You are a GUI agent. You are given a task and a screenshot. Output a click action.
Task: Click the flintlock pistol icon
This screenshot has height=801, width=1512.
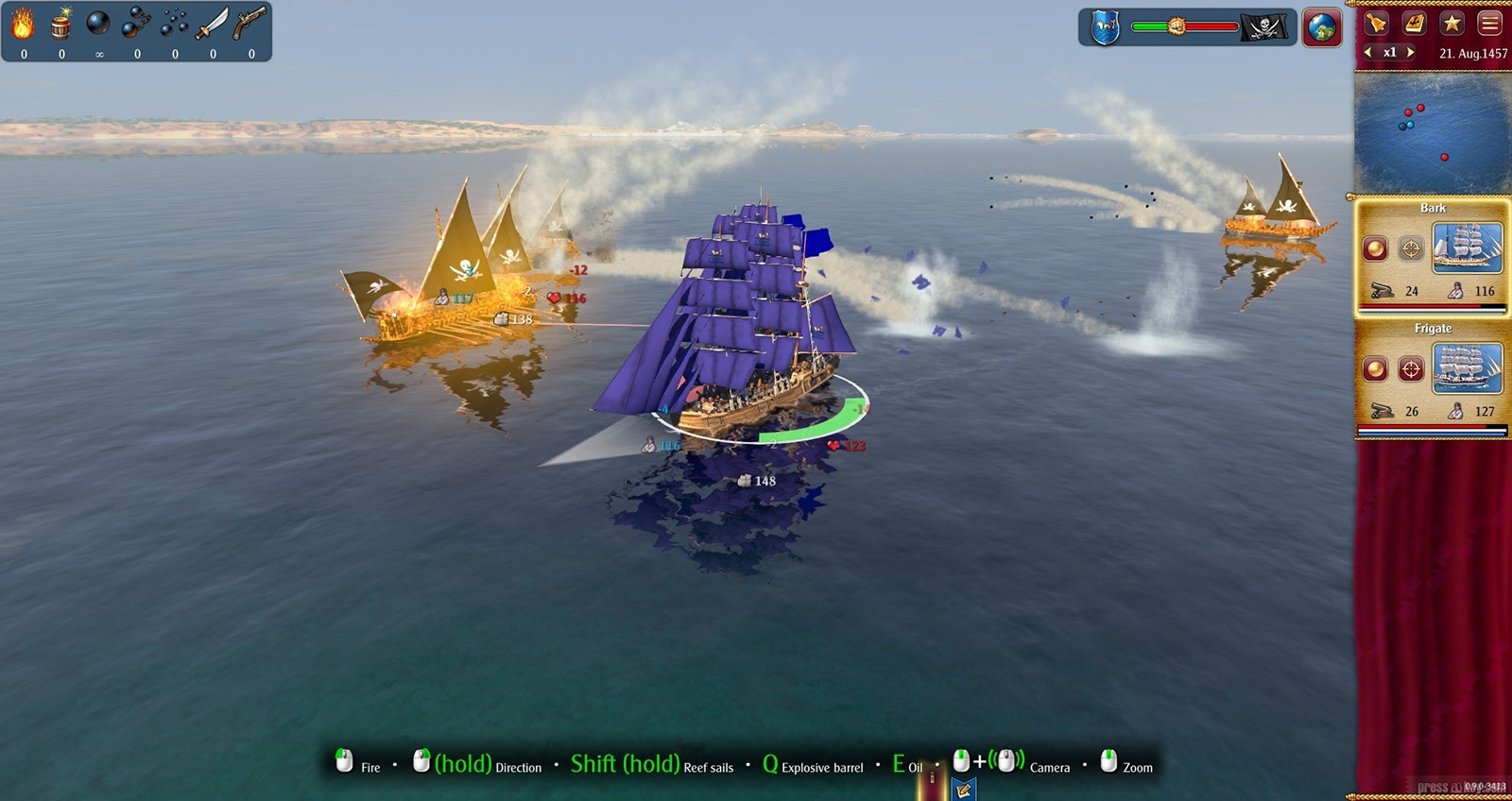pyautogui.click(x=250, y=24)
